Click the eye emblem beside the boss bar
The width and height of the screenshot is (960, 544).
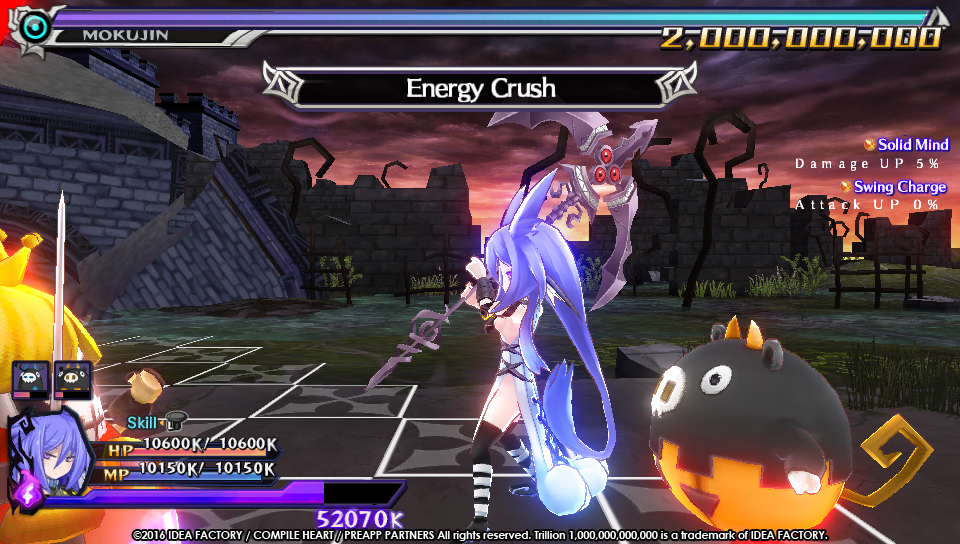click(37, 28)
